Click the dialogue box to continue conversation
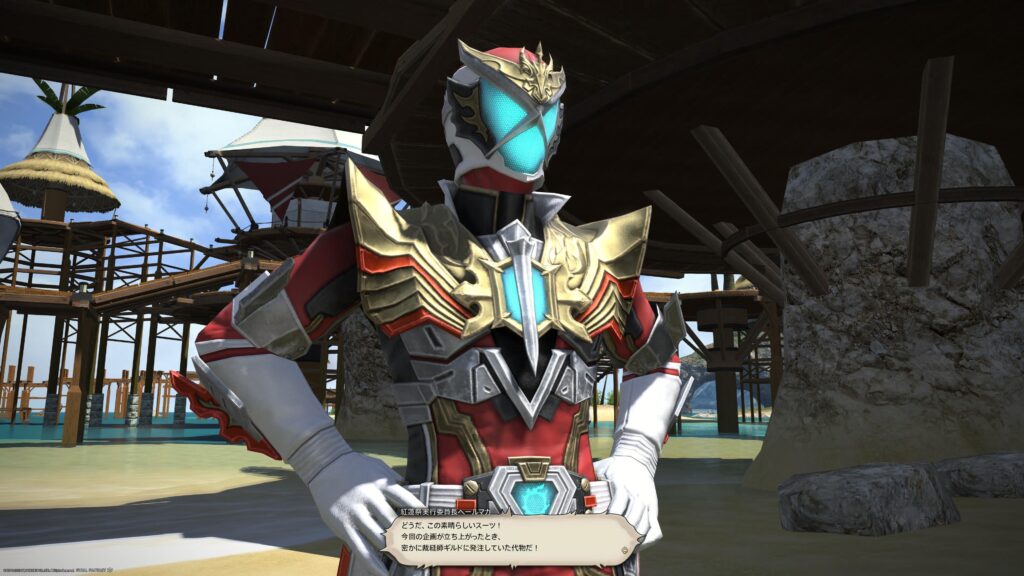This screenshot has width=1024, height=576. (x=510, y=540)
